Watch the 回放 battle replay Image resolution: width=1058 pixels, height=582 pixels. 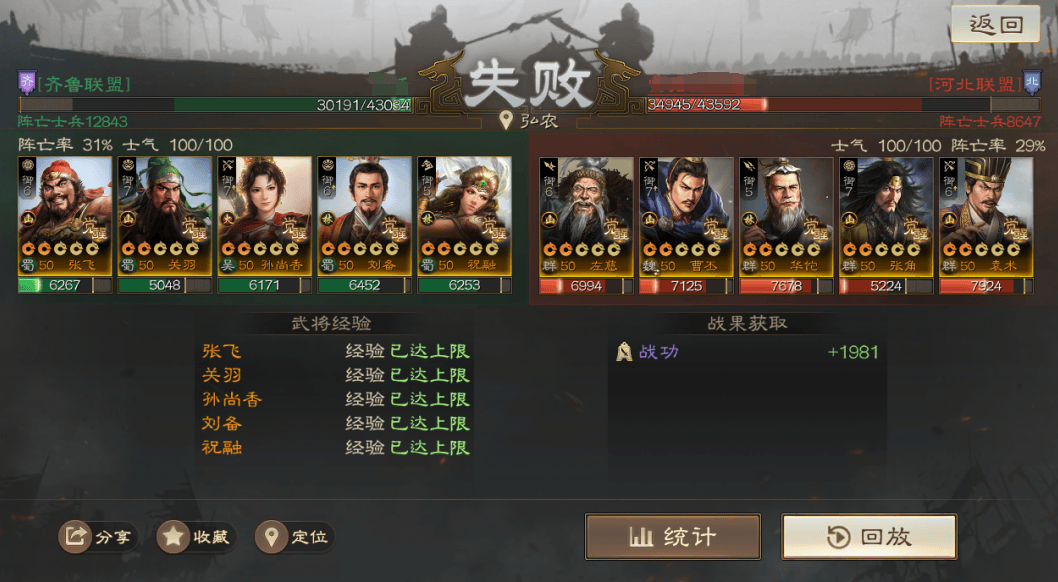(x=869, y=537)
